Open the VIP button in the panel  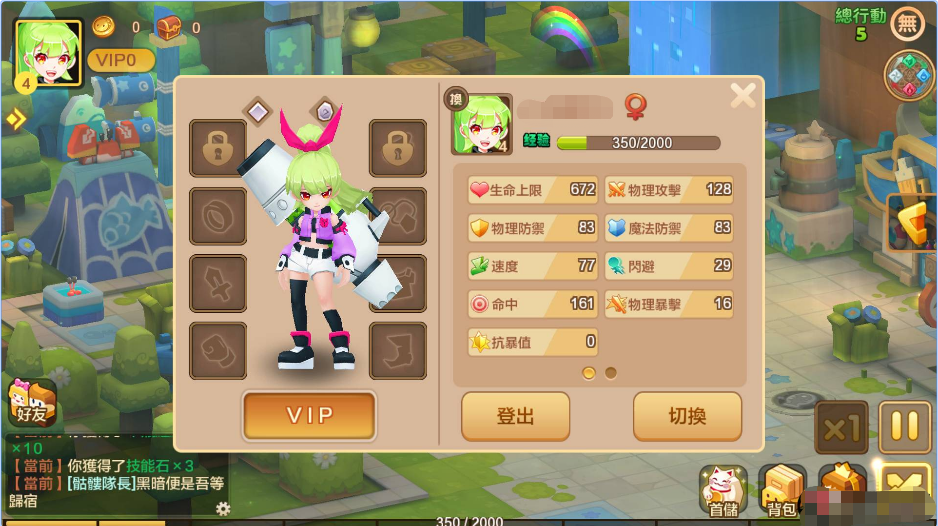pos(309,415)
